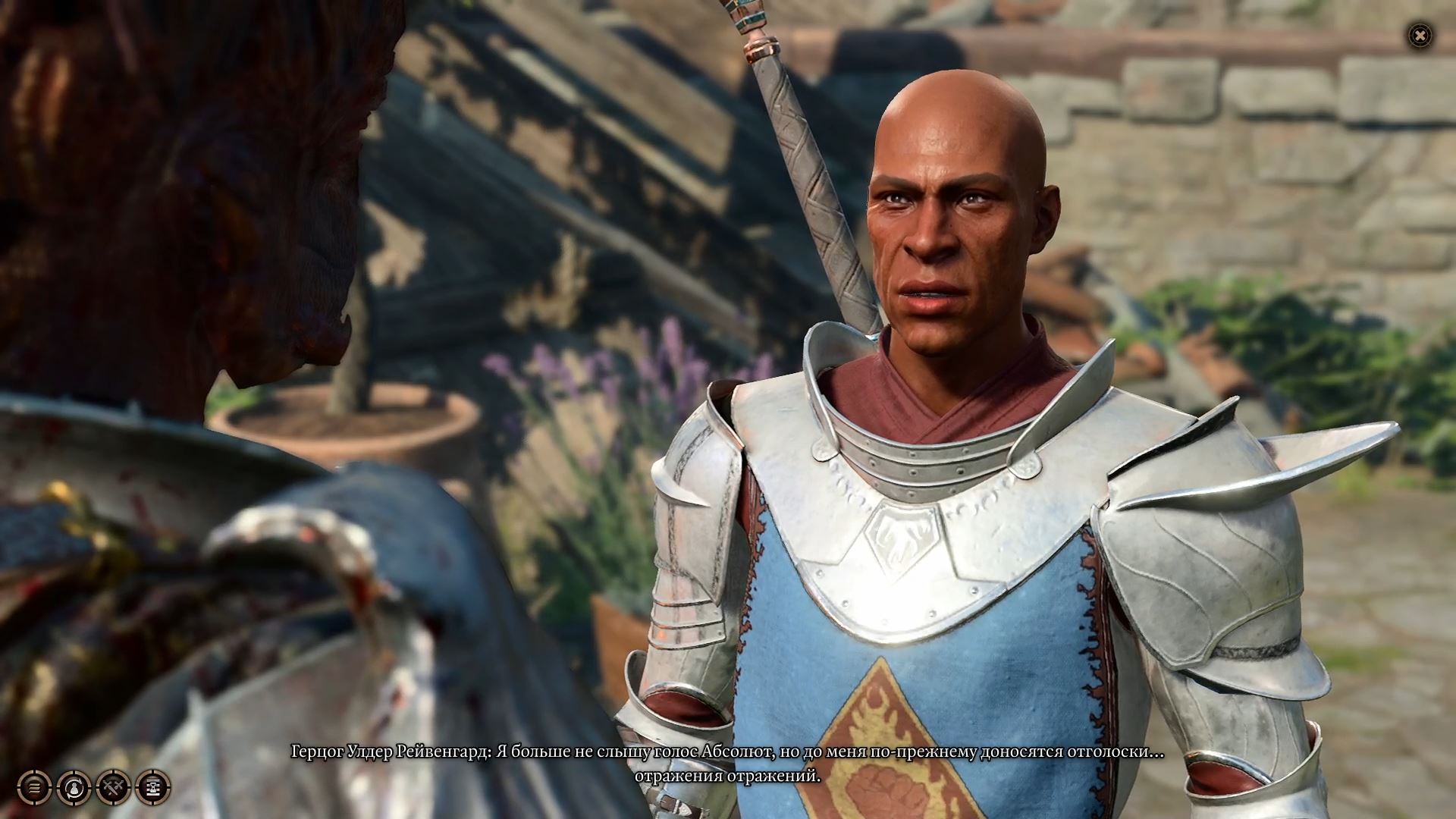
Task: Open the dialogue history hourglass icon
Action: pyautogui.click(x=152, y=788)
